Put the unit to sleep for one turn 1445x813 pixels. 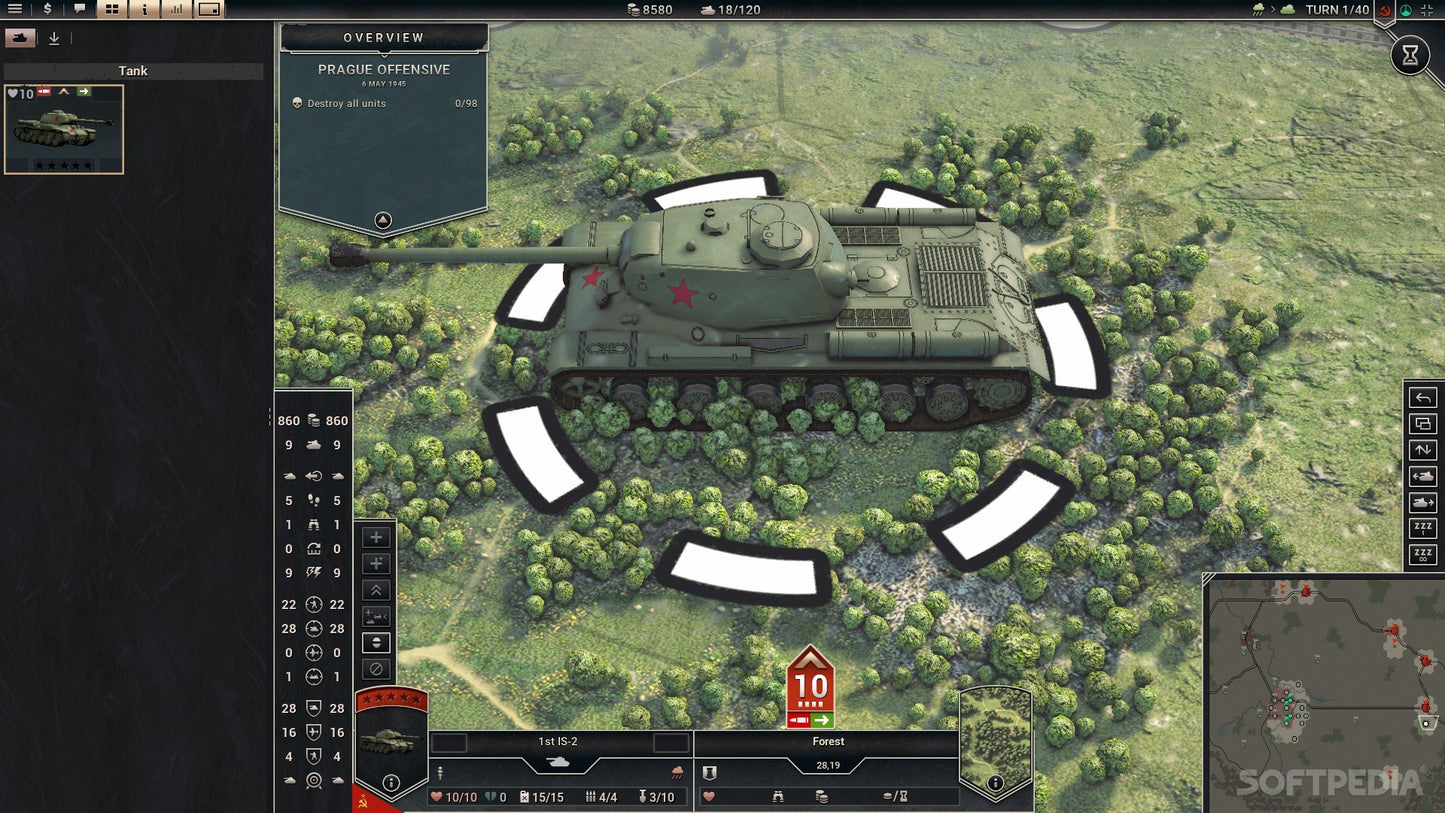tap(1422, 525)
